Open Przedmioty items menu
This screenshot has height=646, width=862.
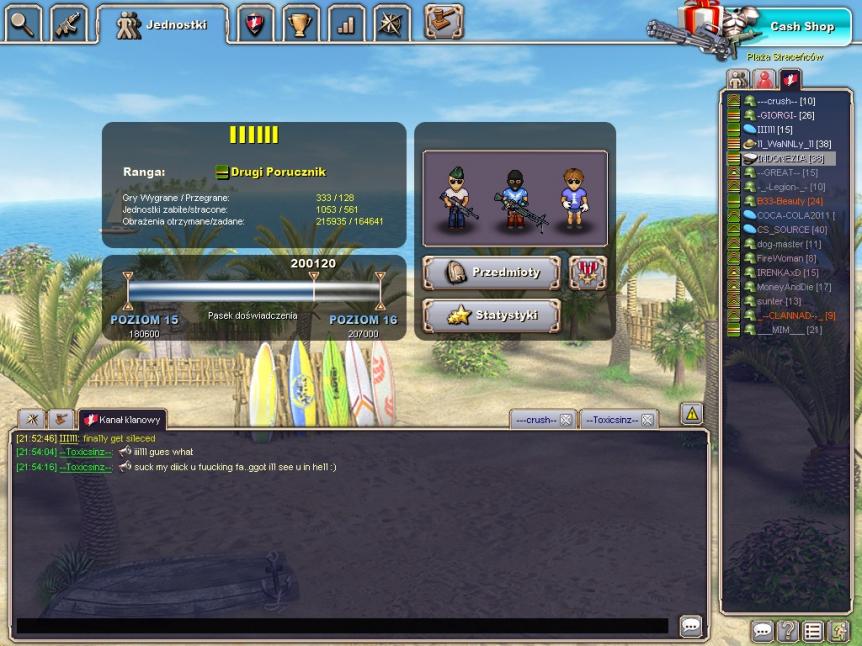point(491,272)
